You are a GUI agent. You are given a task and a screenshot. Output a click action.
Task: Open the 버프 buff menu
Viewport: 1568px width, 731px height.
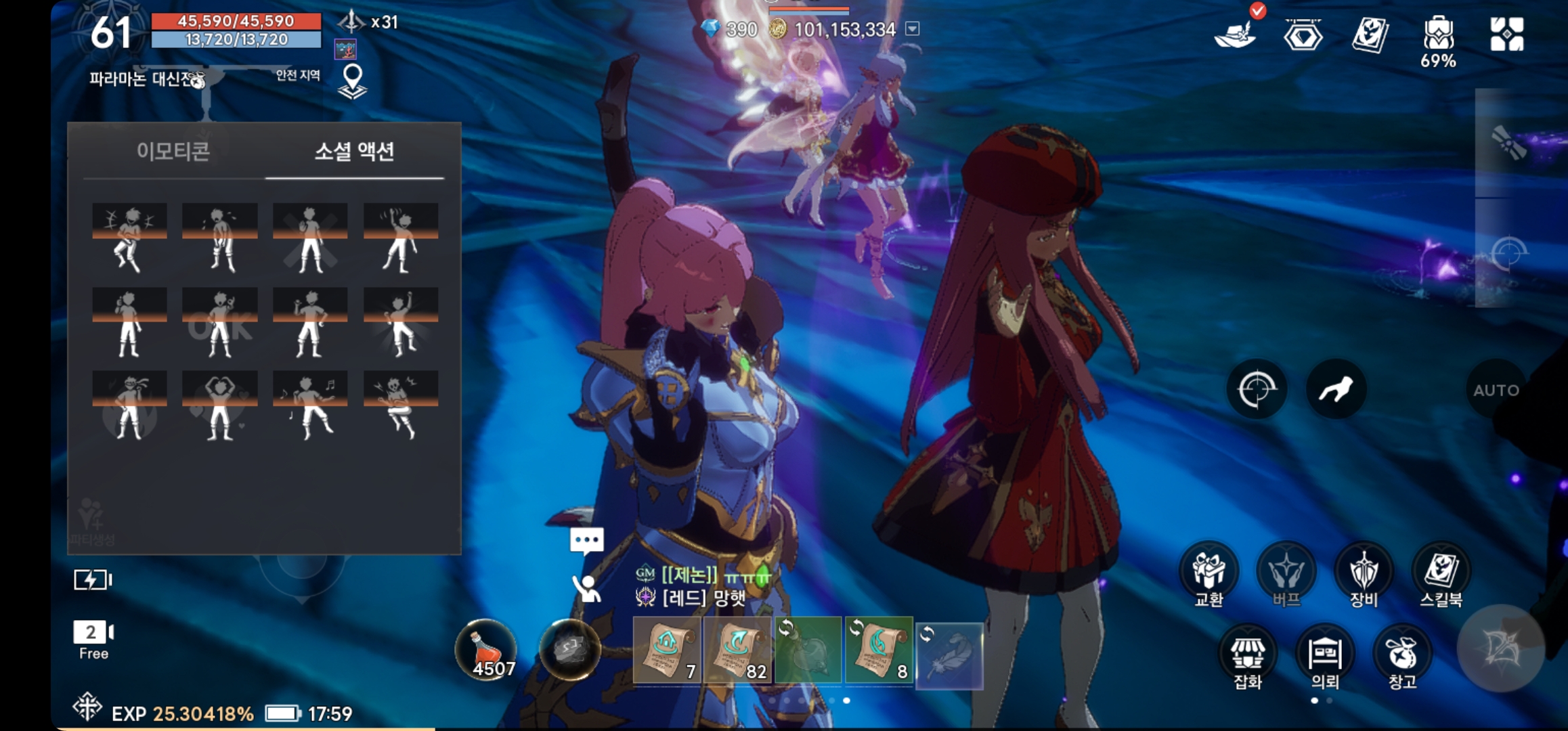tap(1286, 575)
